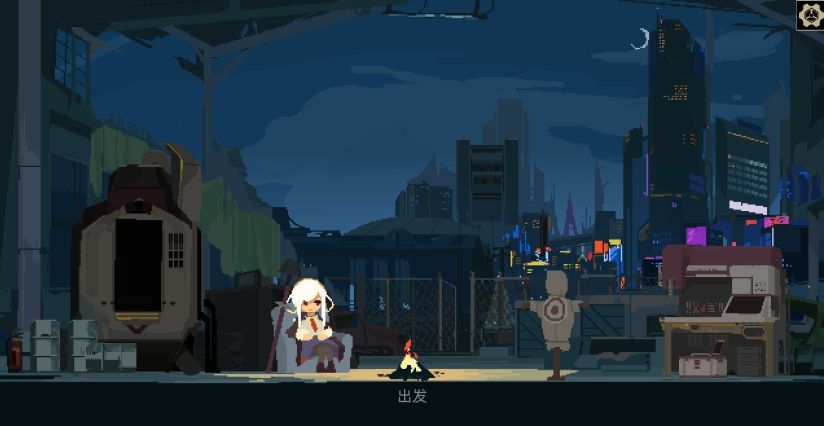The image size is (824, 426).
Task: Open the gear settings icon
Action: pyautogui.click(x=809, y=14)
